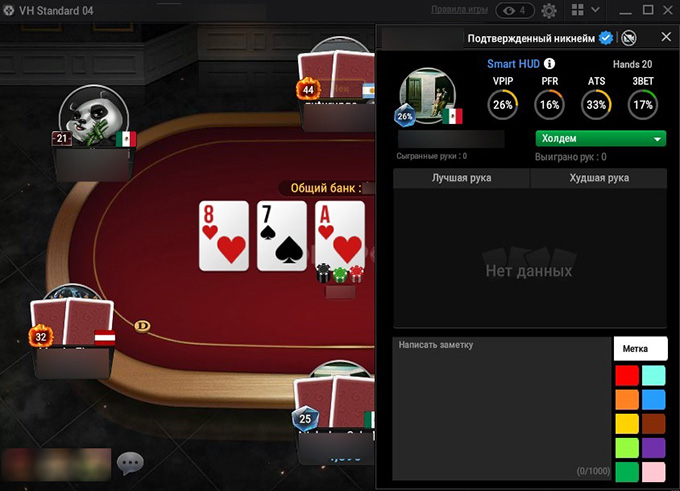Screen dimensions: 680x491
Task: Open the table layout grid menu
Action: tap(577, 10)
